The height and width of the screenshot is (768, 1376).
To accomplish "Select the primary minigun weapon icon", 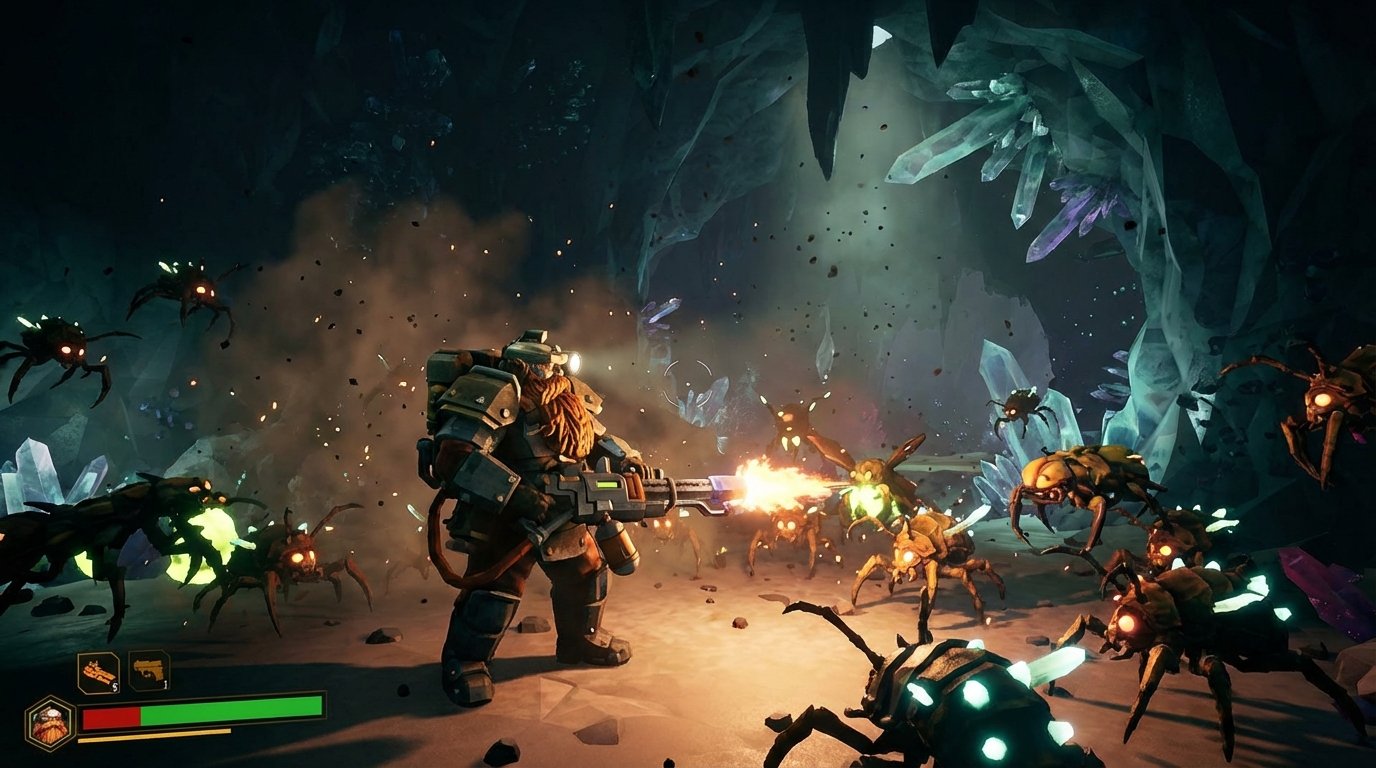I will [97, 671].
